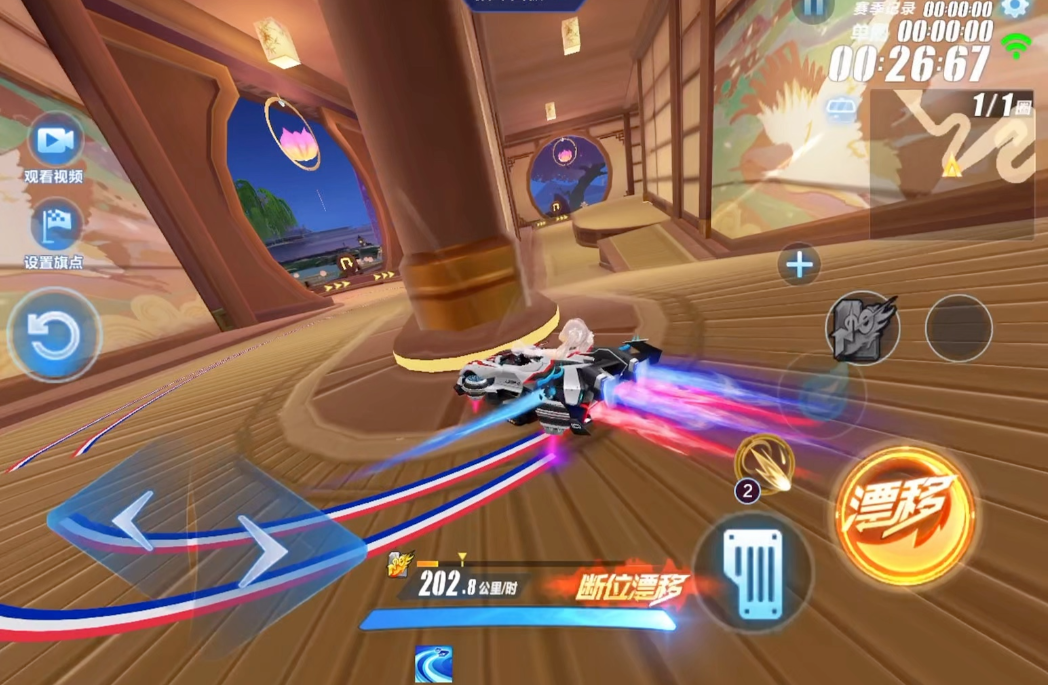
Task: Open 观看视频 watch video
Action: [54, 143]
